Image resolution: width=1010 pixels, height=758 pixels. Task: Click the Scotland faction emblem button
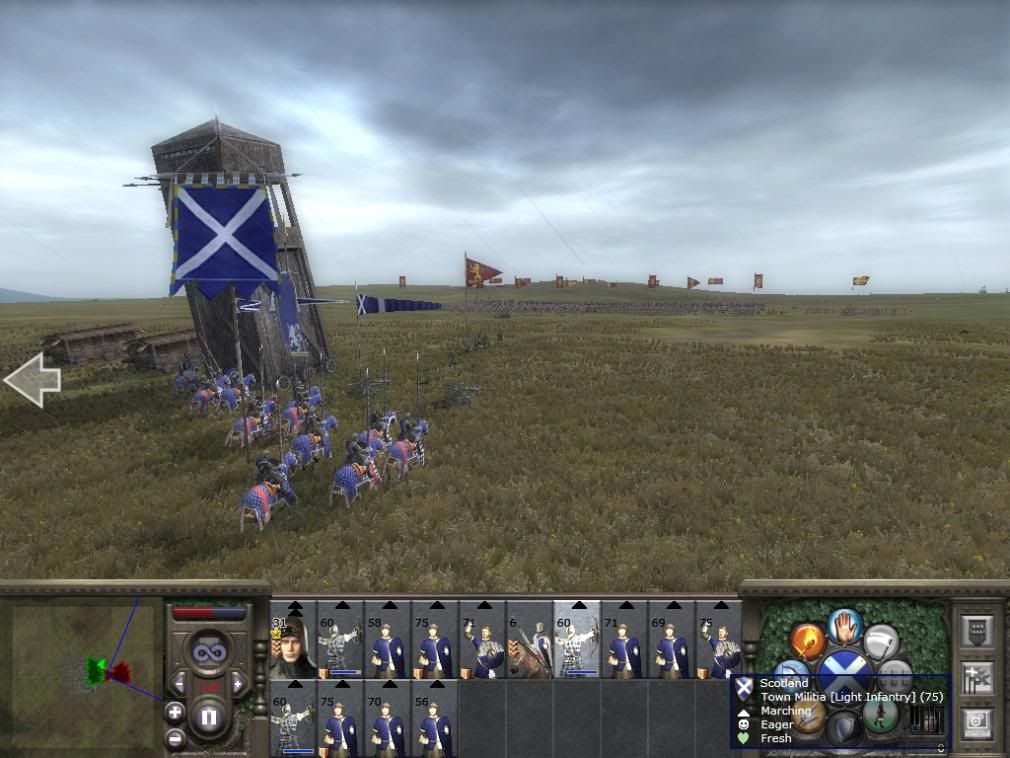845,668
